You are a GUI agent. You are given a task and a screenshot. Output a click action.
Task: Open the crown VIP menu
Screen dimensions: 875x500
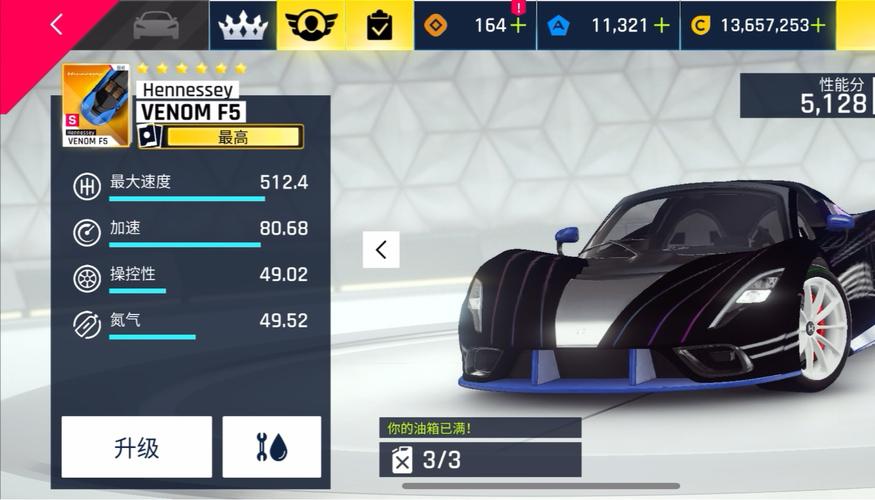point(243,26)
